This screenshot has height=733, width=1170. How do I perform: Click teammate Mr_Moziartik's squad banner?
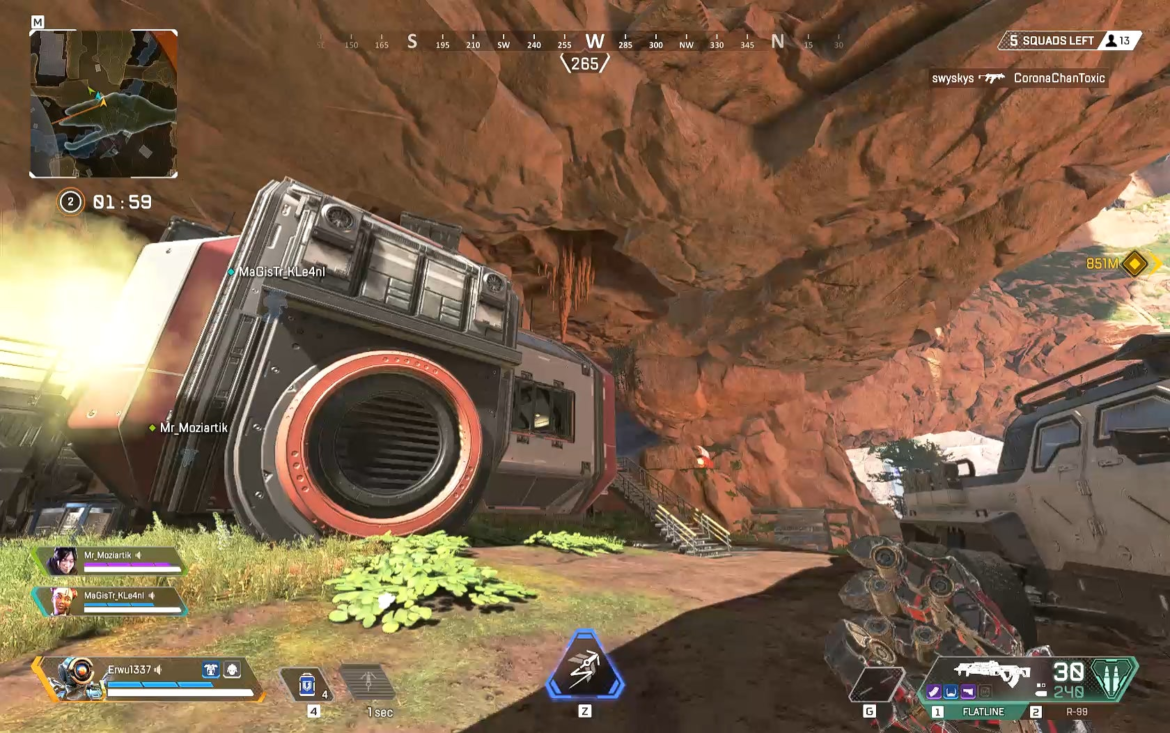(108, 560)
